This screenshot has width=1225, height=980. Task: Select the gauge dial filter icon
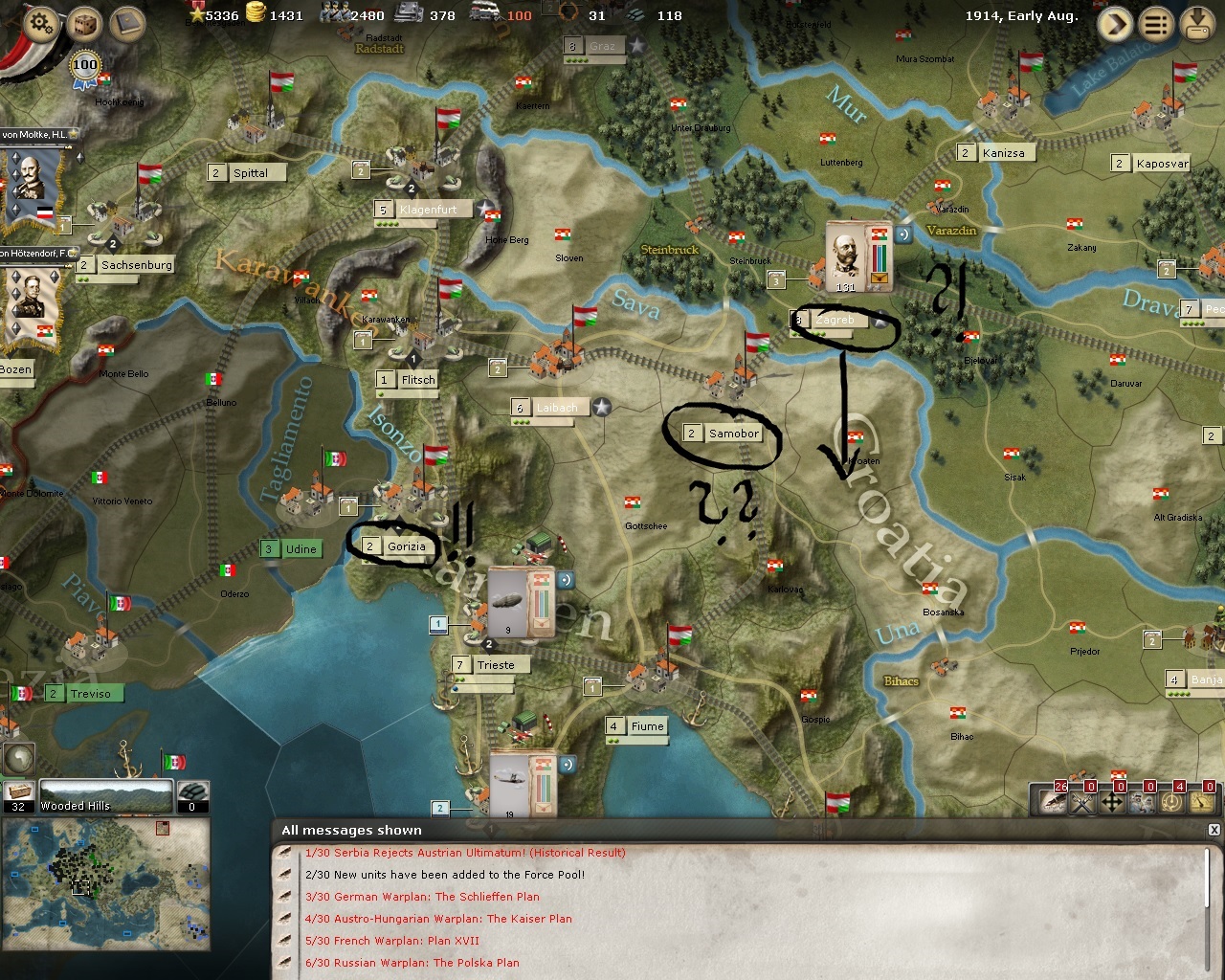point(1203,800)
